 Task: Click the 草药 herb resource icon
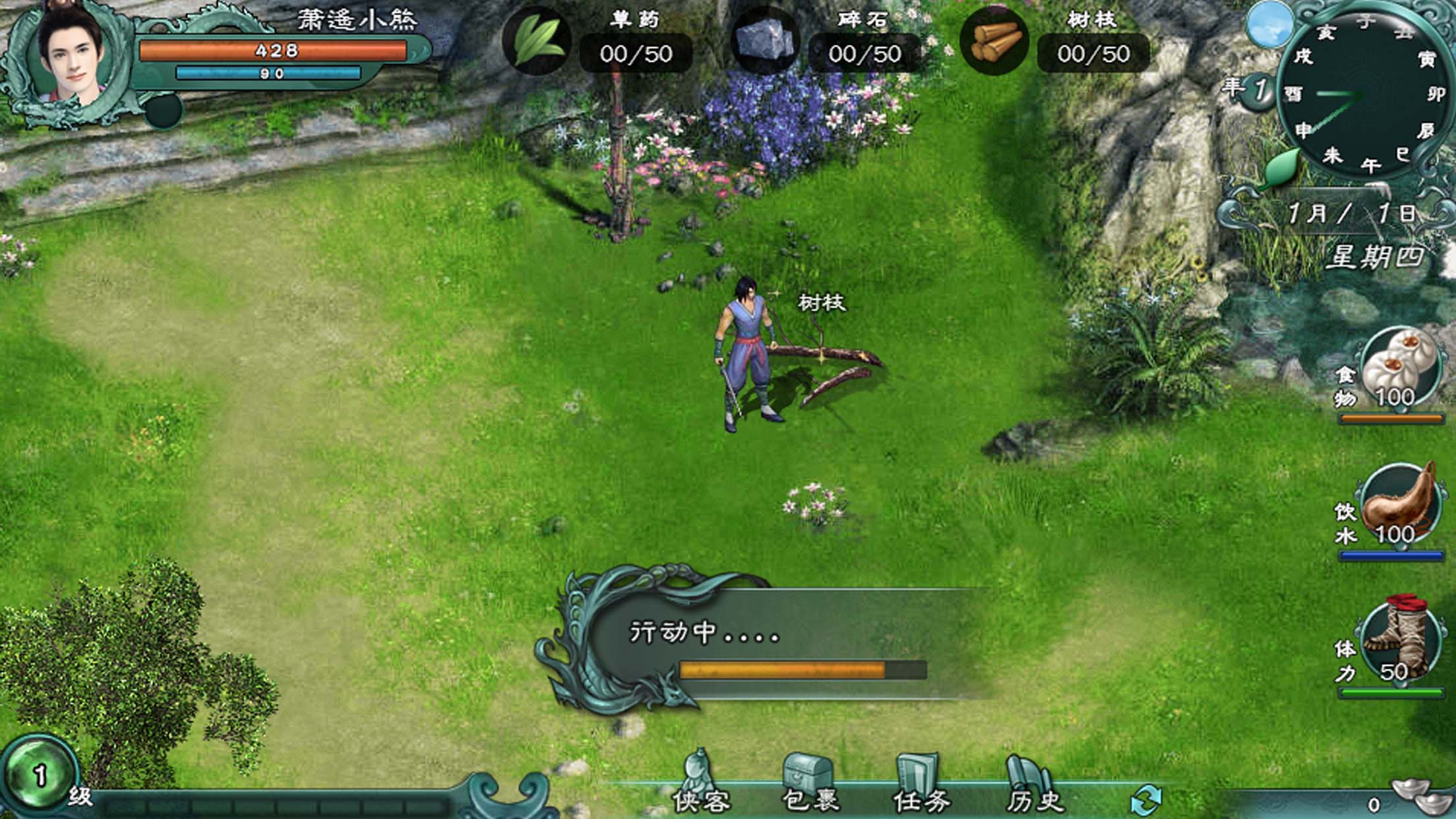coord(537,41)
